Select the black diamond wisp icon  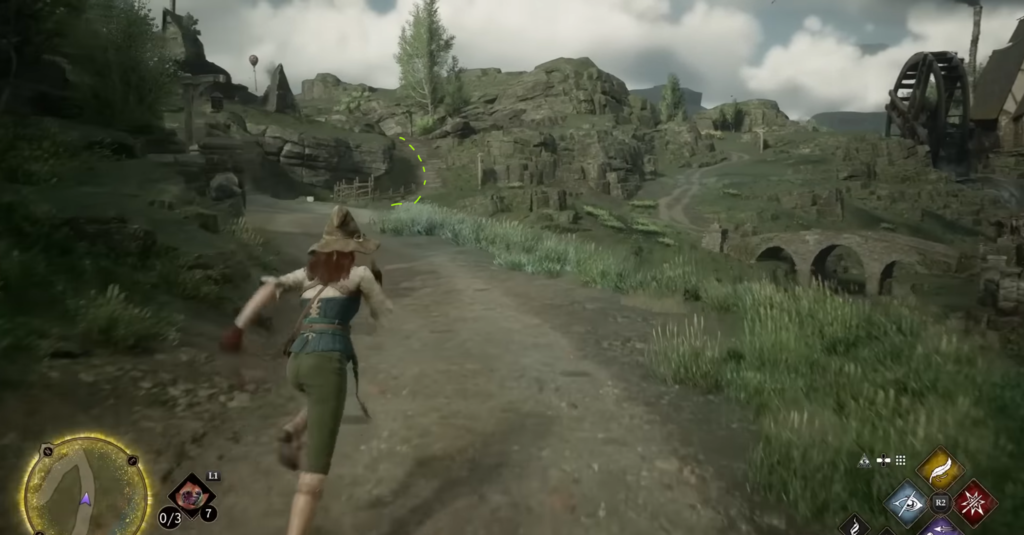click(853, 525)
